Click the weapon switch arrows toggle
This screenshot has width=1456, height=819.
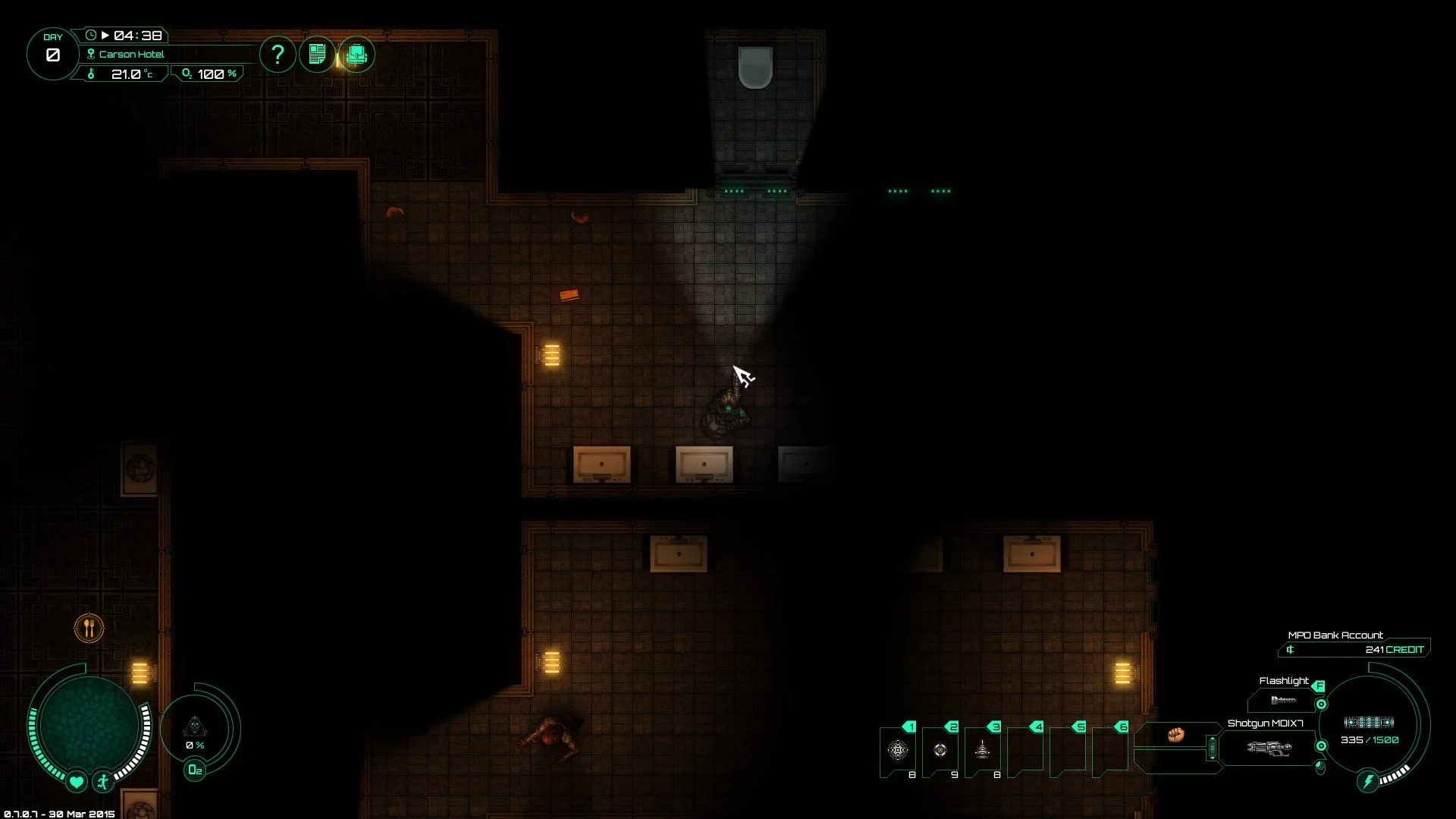pyautogui.click(x=1213, y=748)
